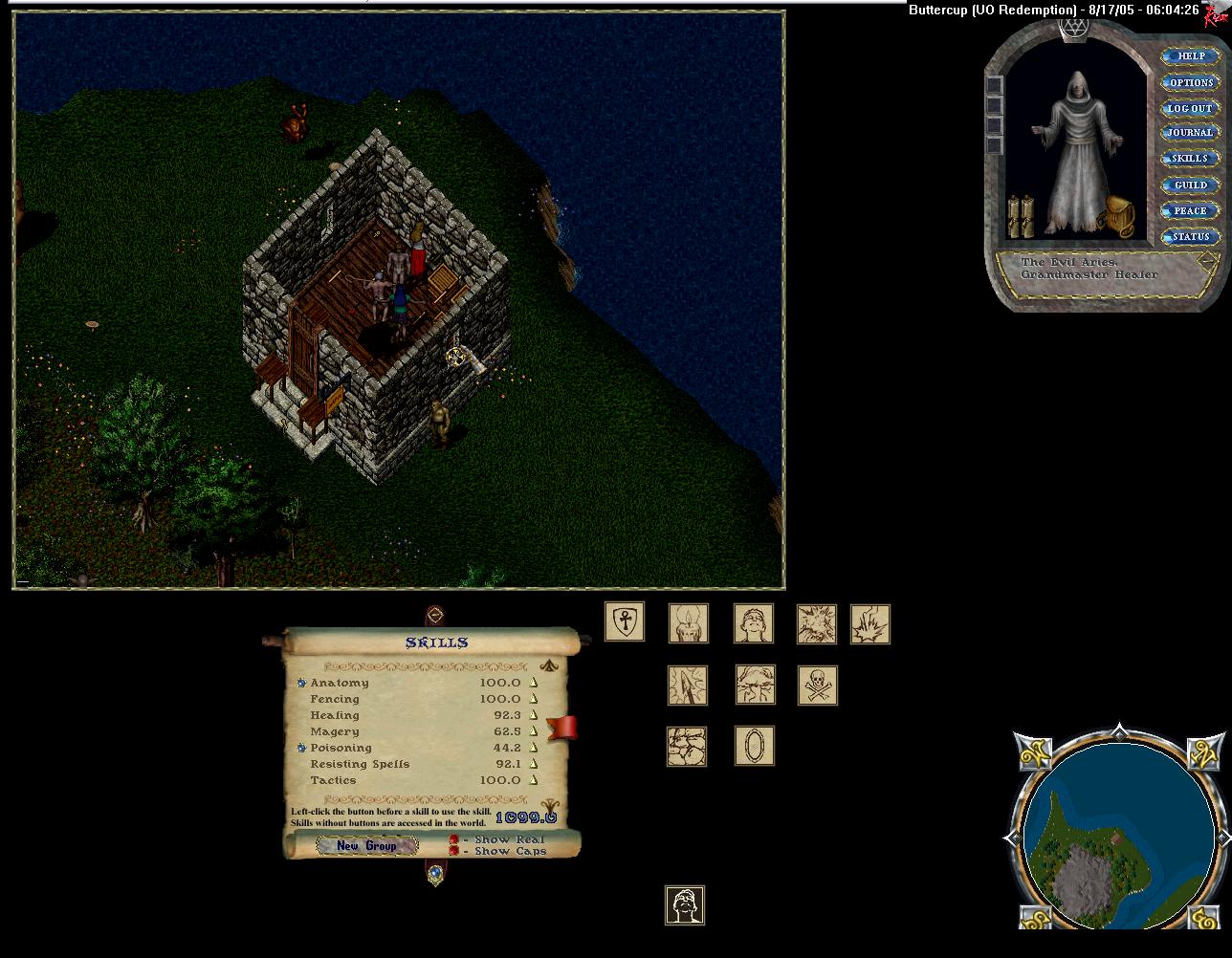
Task: Open Skills from the paperdoll
Action: coord(1191,159)
